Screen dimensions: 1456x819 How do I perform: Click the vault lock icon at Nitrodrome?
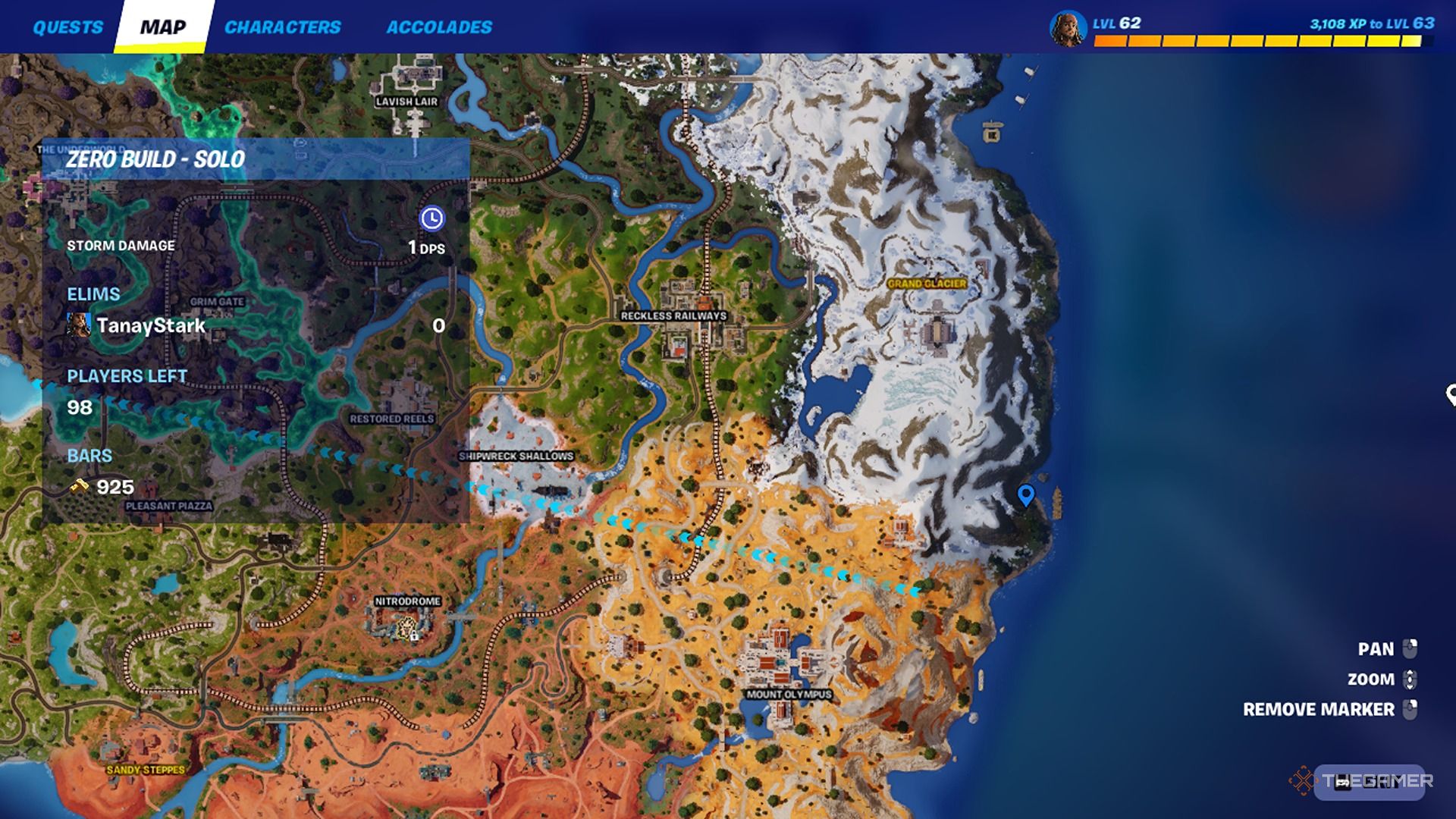(414, 635)
